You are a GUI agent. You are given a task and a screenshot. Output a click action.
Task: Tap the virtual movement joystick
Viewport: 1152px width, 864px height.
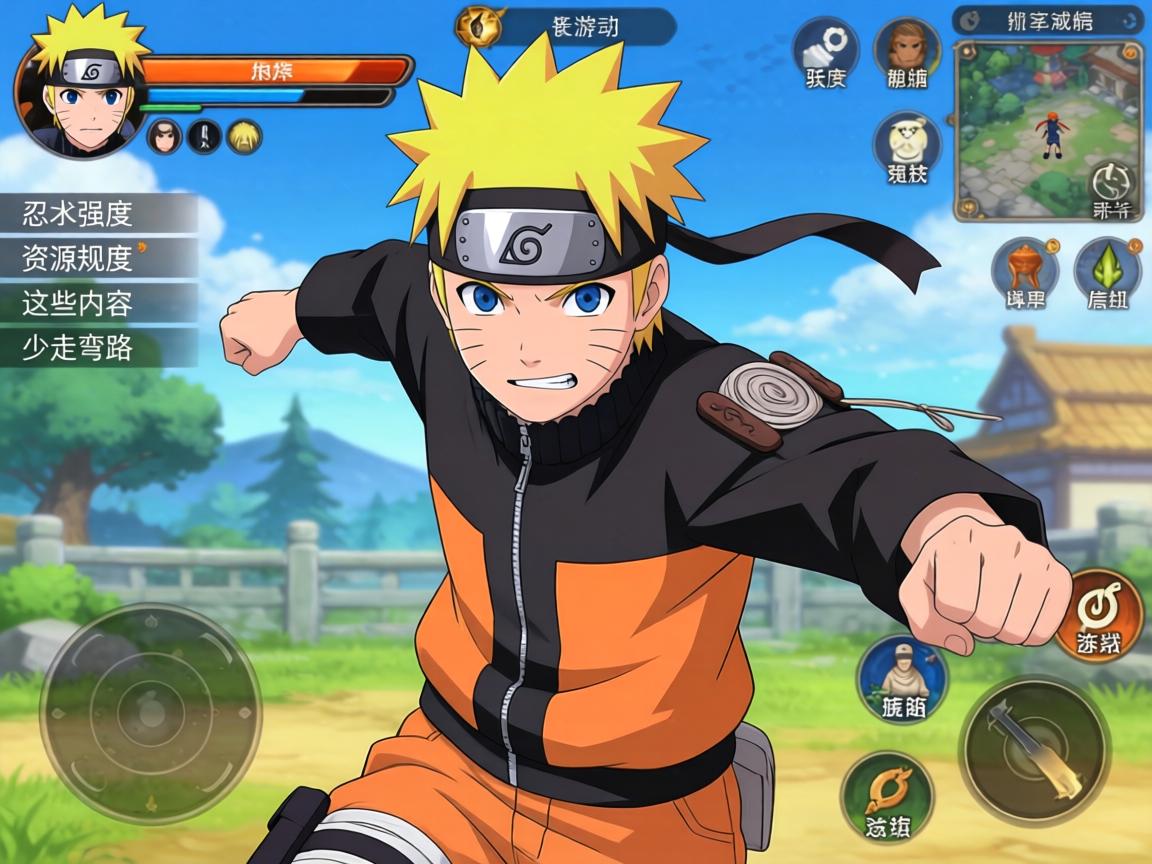150,713
